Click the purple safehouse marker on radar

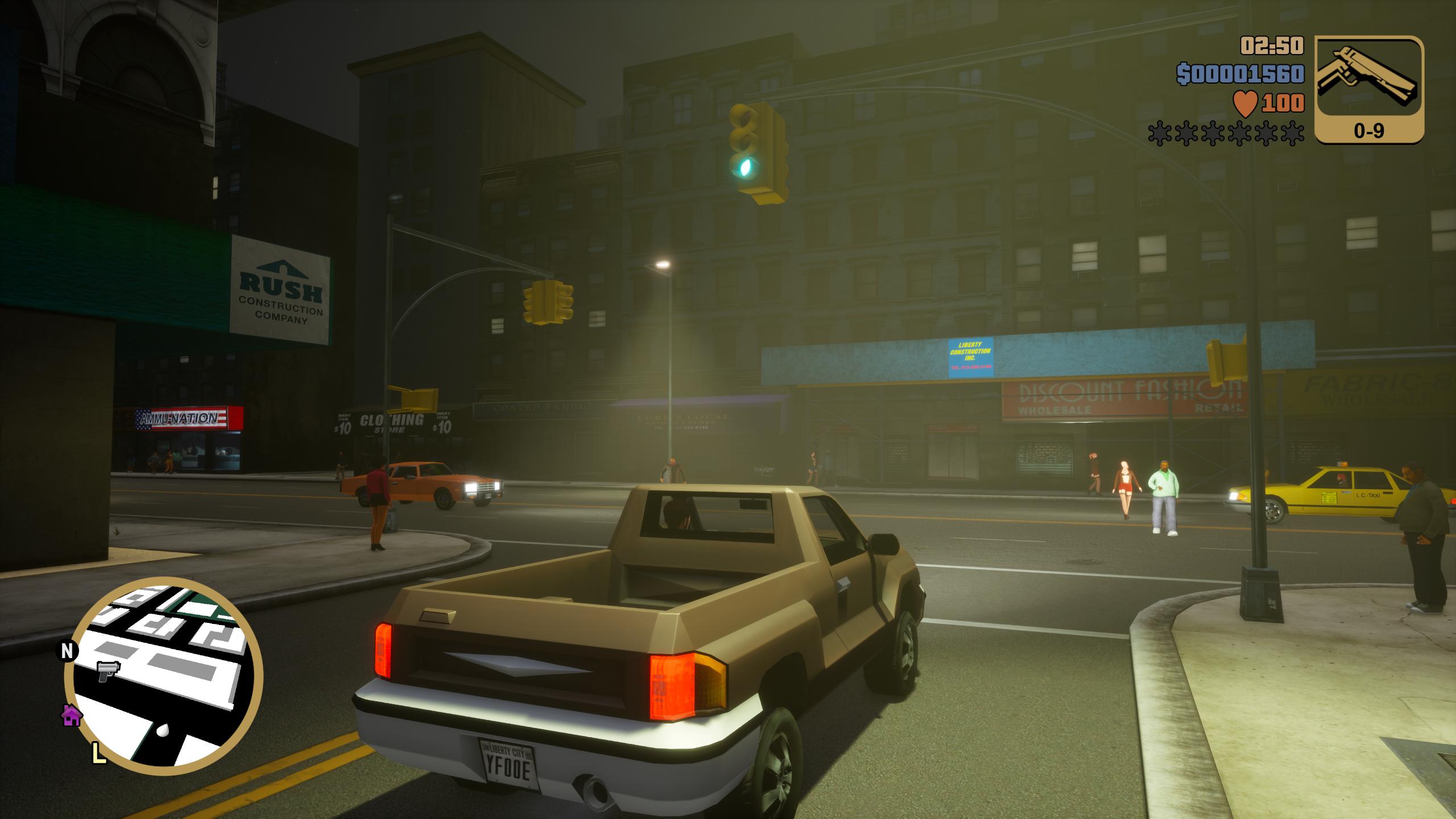pyautogui.click(x=72, y=715)
